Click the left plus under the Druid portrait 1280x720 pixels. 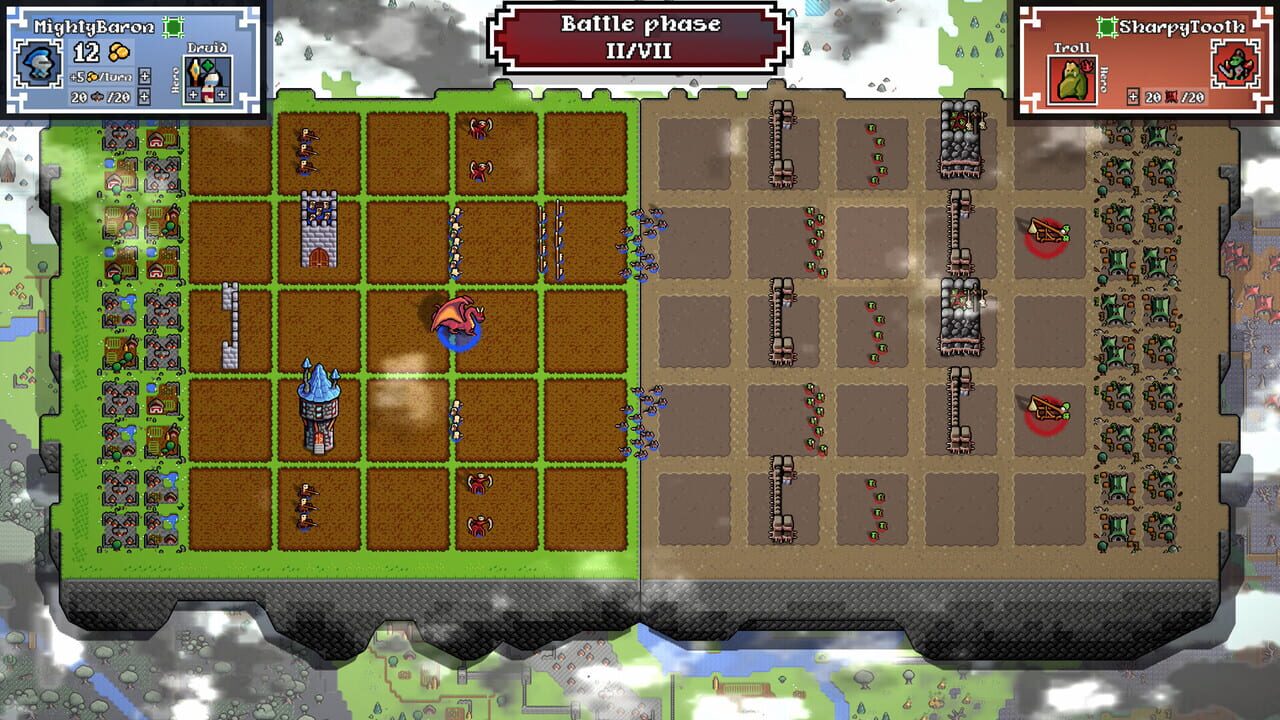pyautogui.click(x=192, y=95)
